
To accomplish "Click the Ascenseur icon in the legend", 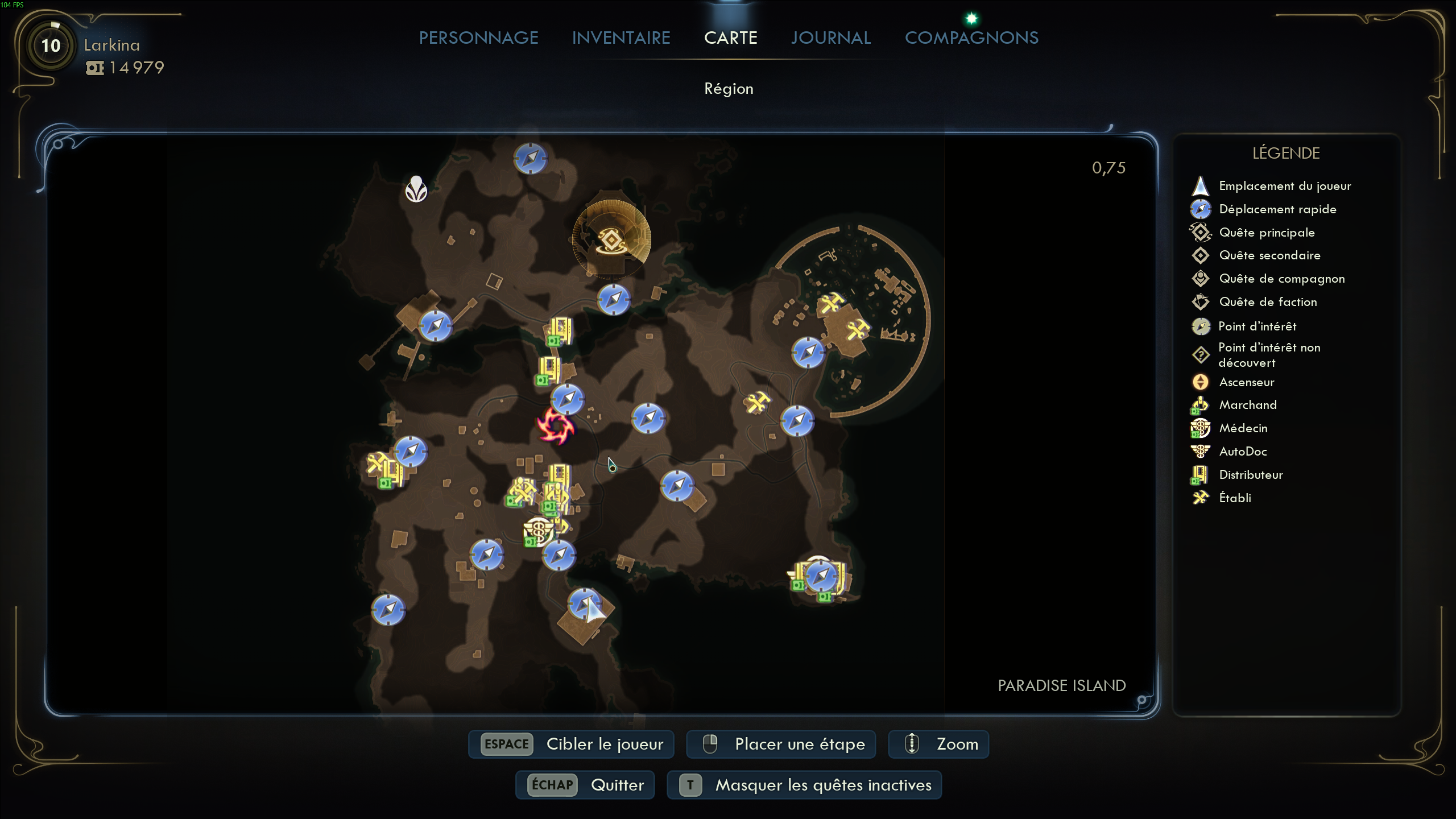I will pyautogui.click(x=1200, y=382).
